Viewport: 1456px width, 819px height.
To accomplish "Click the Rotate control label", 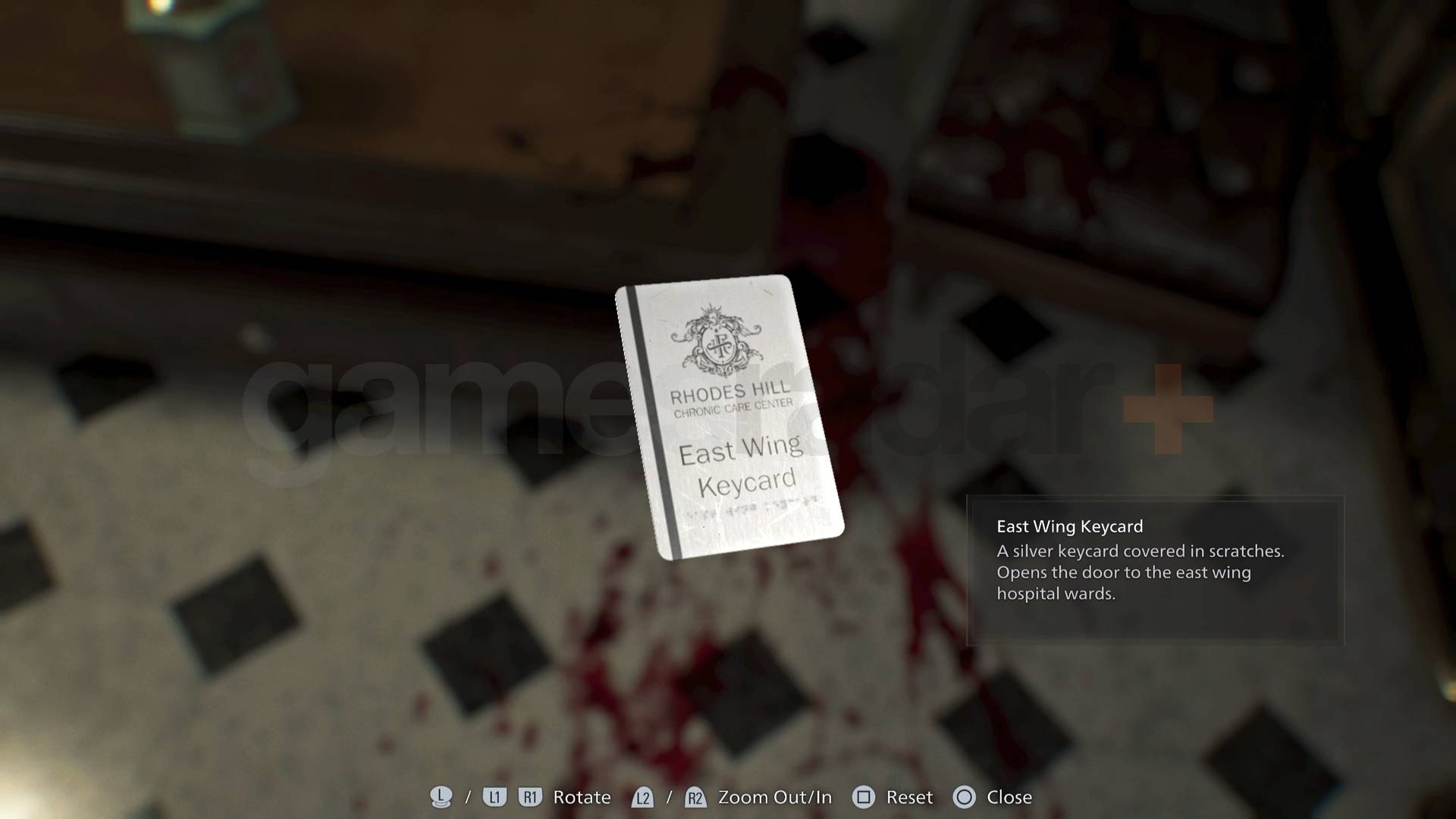I will pos(582,797).
